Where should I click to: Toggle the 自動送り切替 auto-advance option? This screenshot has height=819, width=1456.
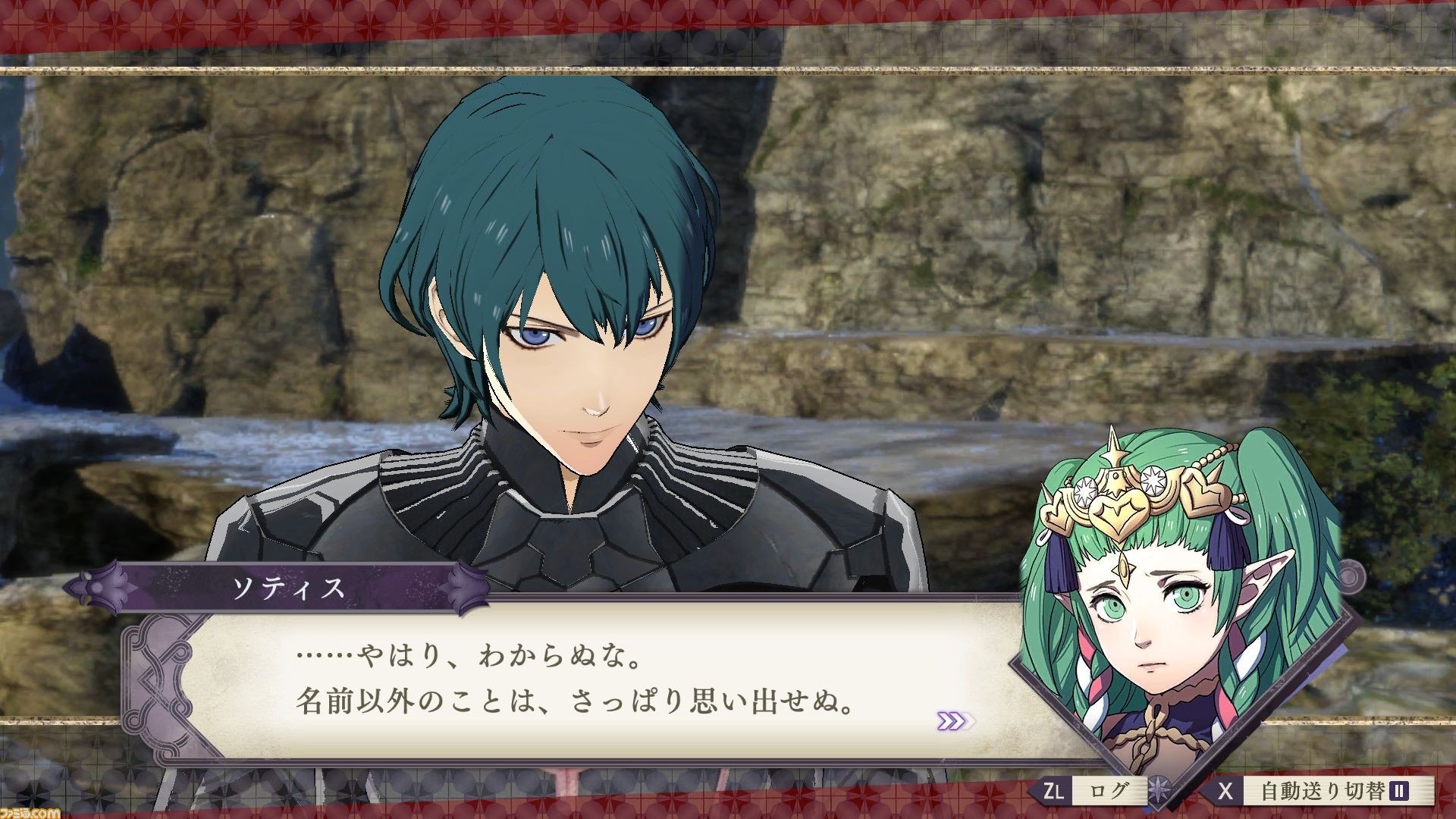click(x=1321, y=792)
